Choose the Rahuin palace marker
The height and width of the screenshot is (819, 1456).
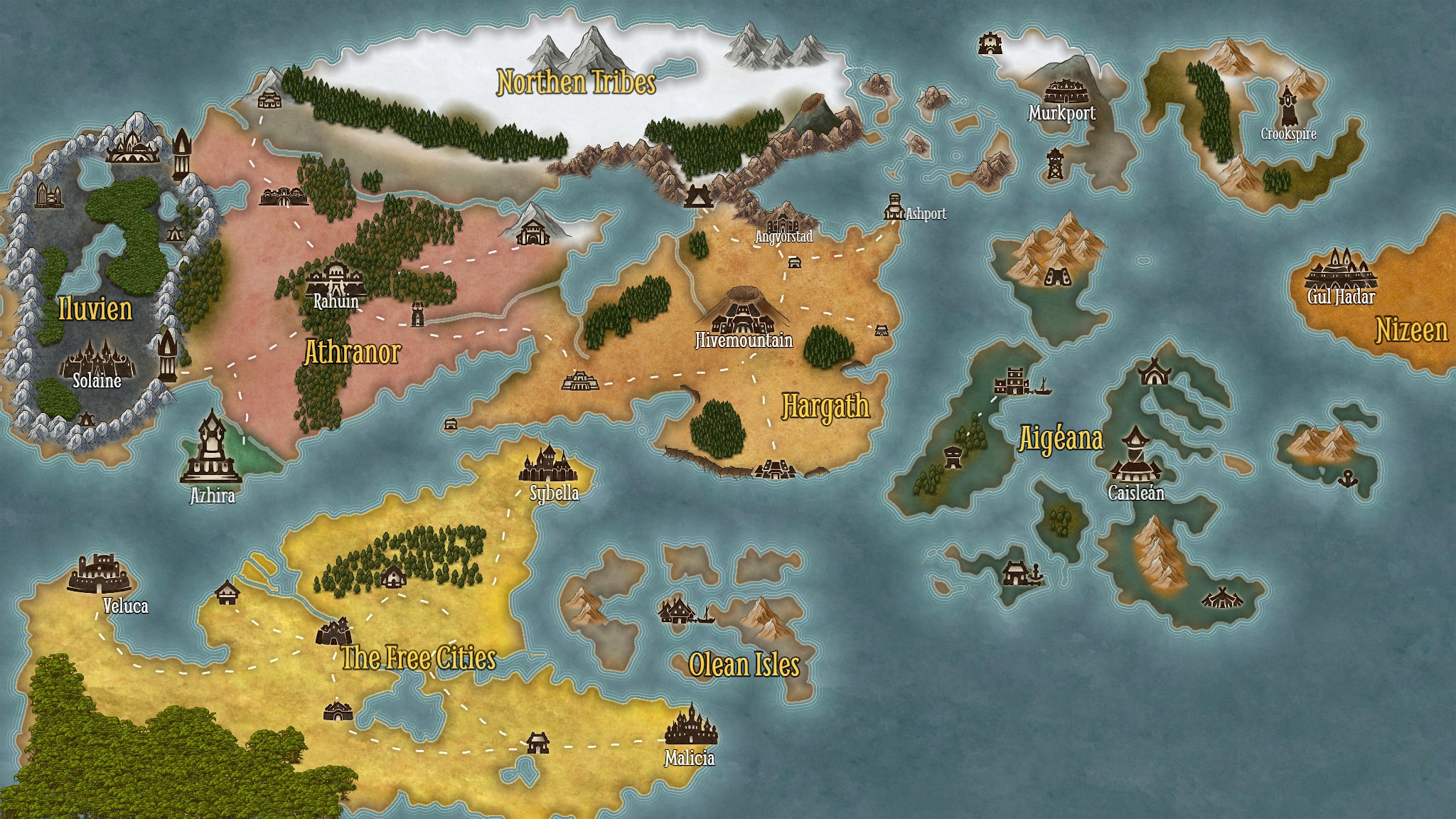click(x=336, y=279)
